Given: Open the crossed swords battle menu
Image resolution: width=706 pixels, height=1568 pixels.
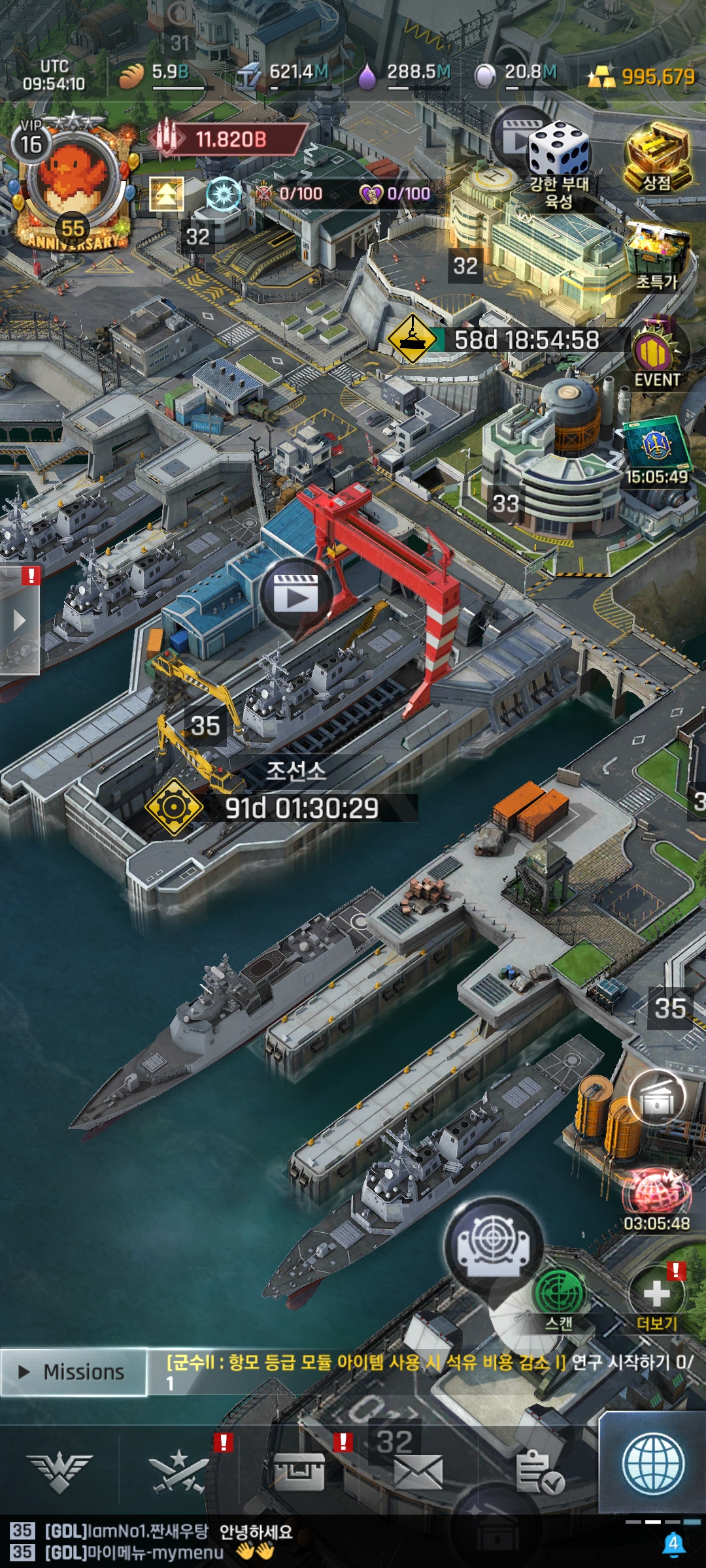Looking at the screenshot, I should (x=178, y=1473).
